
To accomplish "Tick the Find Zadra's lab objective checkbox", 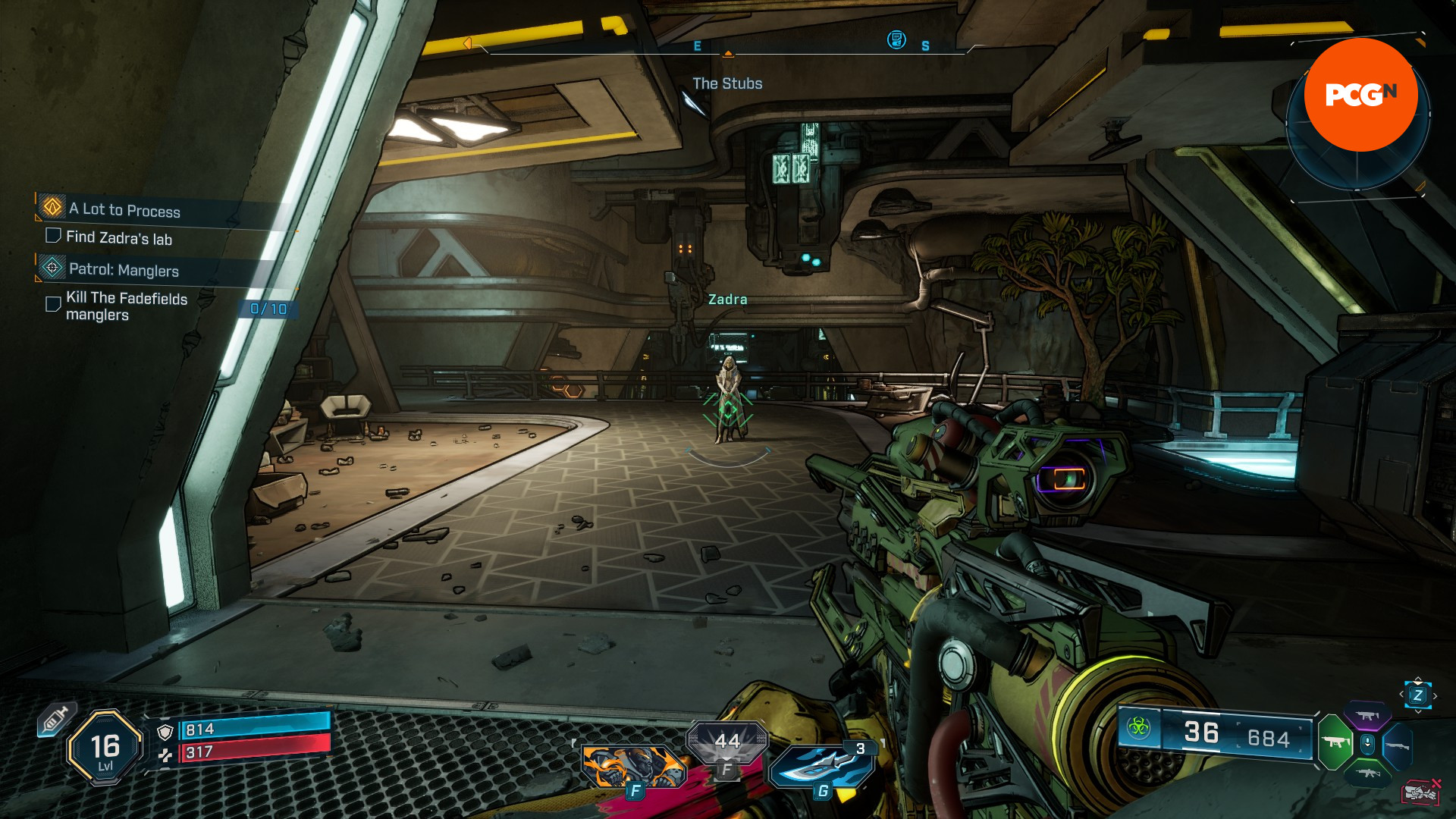I will click(x=53, y=236).
